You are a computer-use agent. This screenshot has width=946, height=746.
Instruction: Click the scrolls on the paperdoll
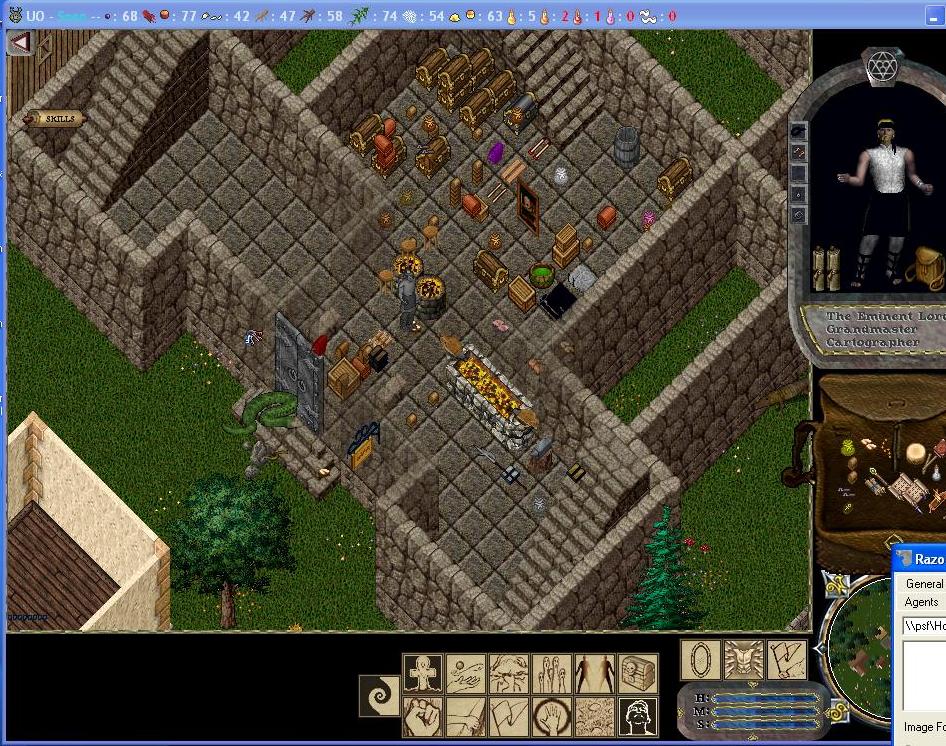coord(825,268)
